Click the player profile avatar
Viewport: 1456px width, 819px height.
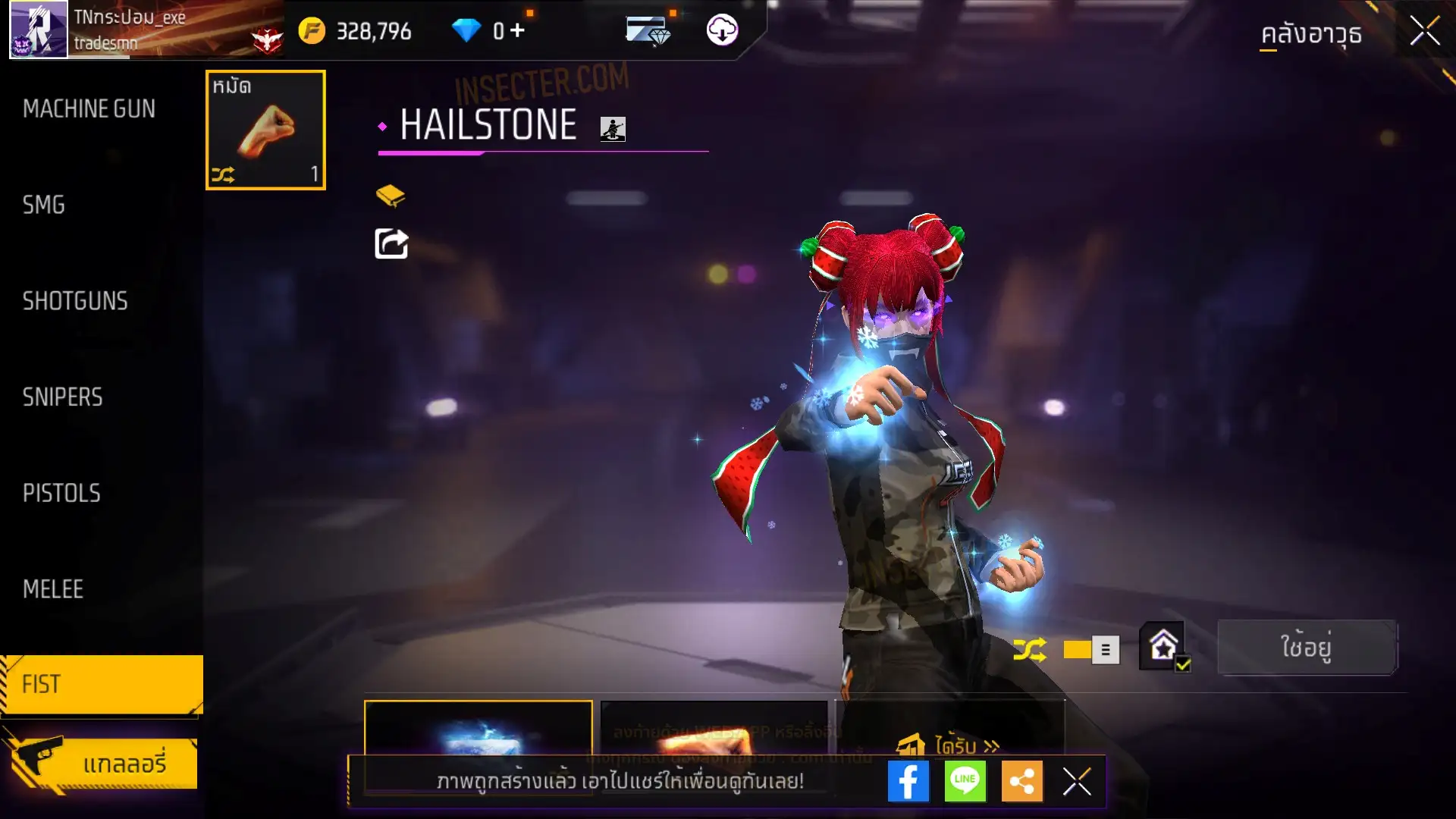[38, 30]
